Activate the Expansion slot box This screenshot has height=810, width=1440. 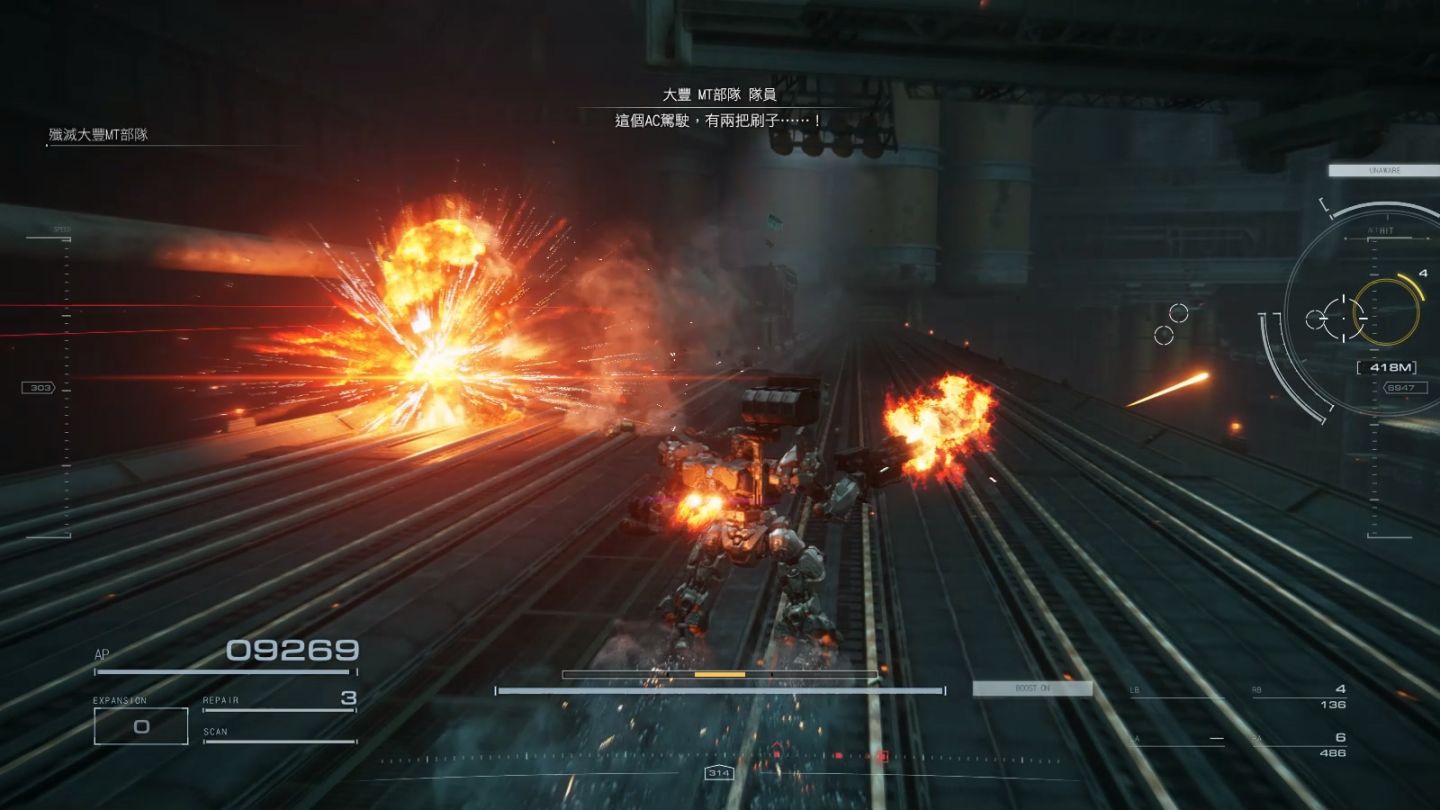141,726
